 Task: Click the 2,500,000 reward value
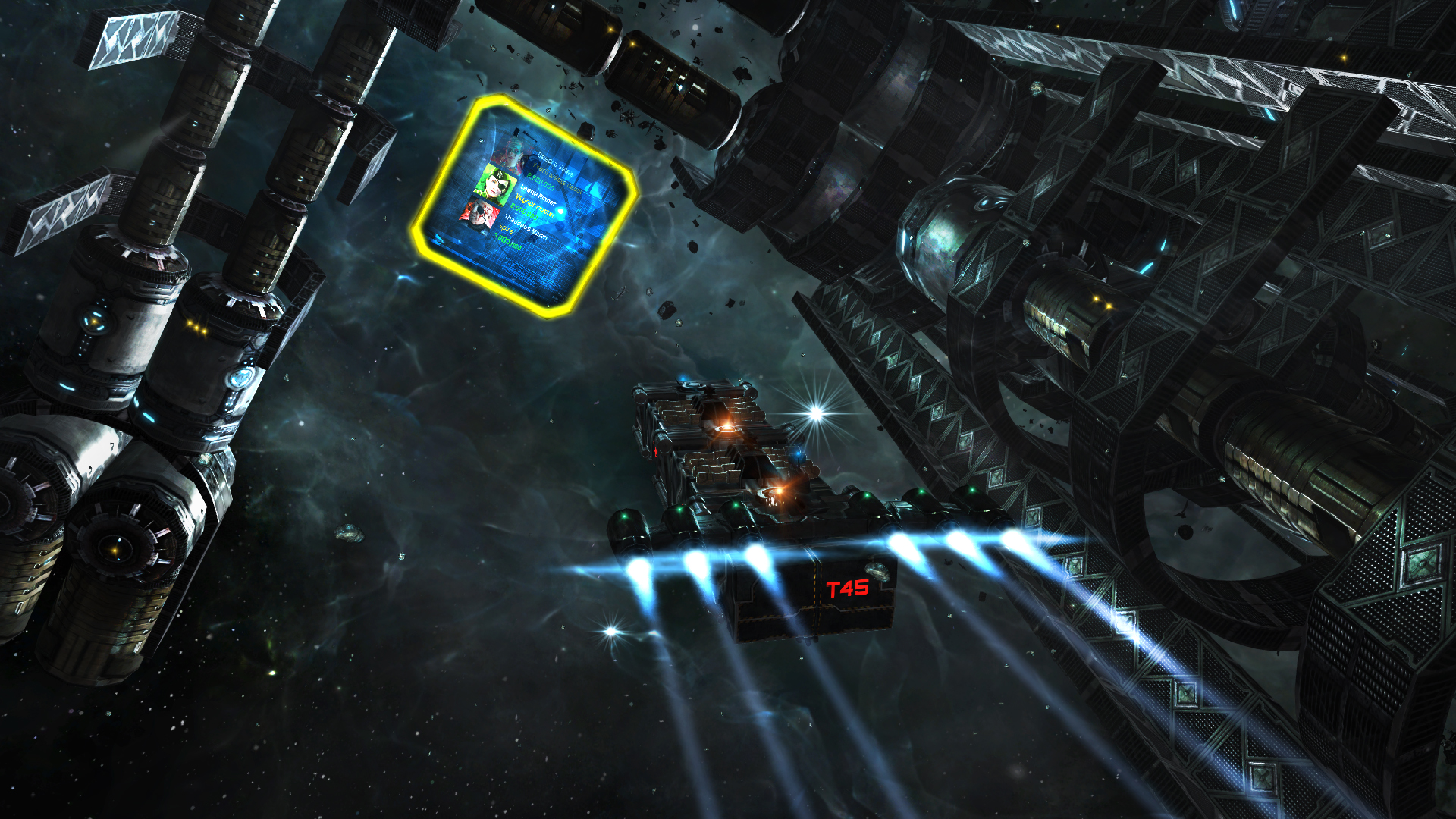(x=541, y=182)
